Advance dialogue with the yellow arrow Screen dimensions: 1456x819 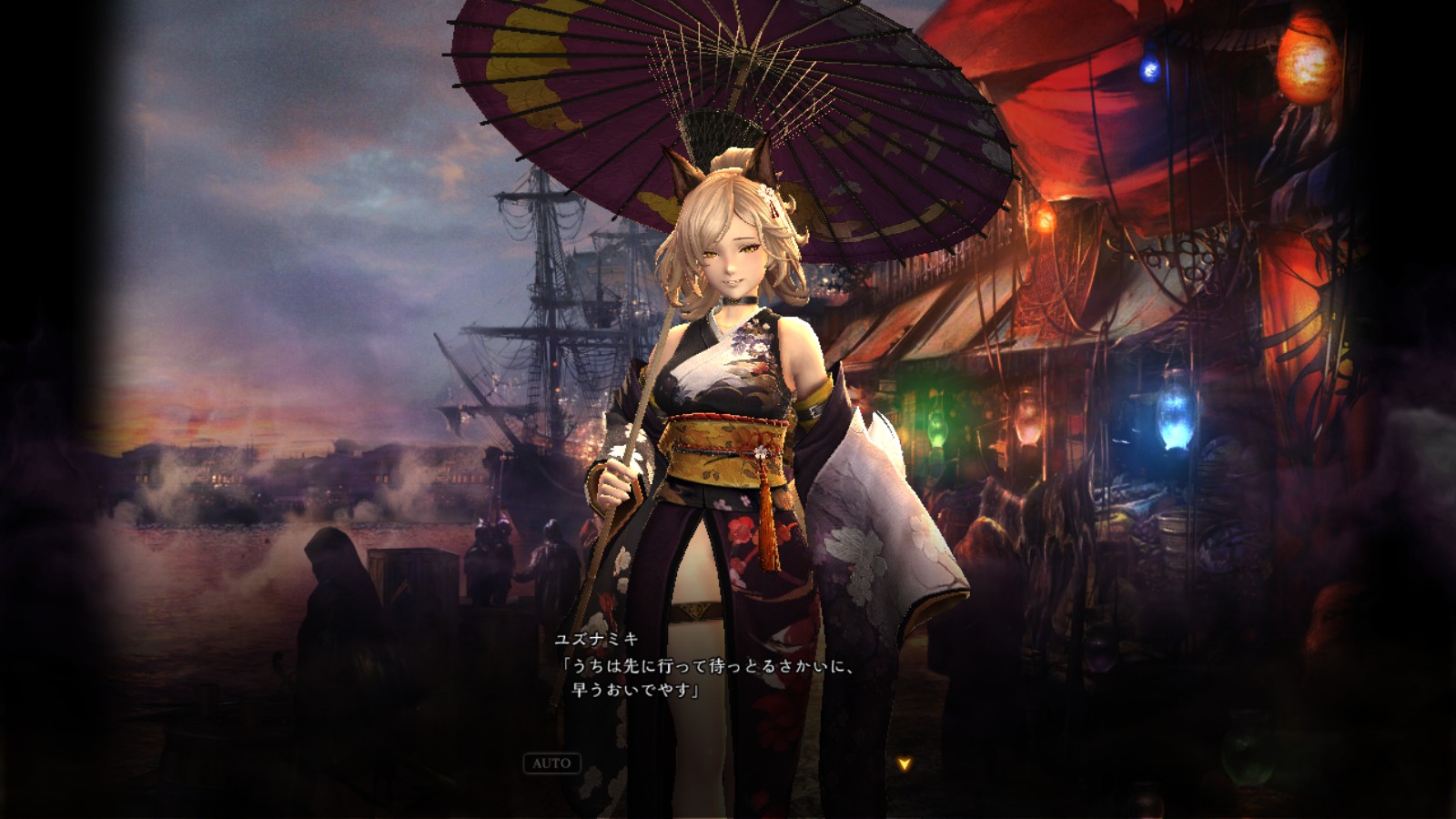coord(904,764)
